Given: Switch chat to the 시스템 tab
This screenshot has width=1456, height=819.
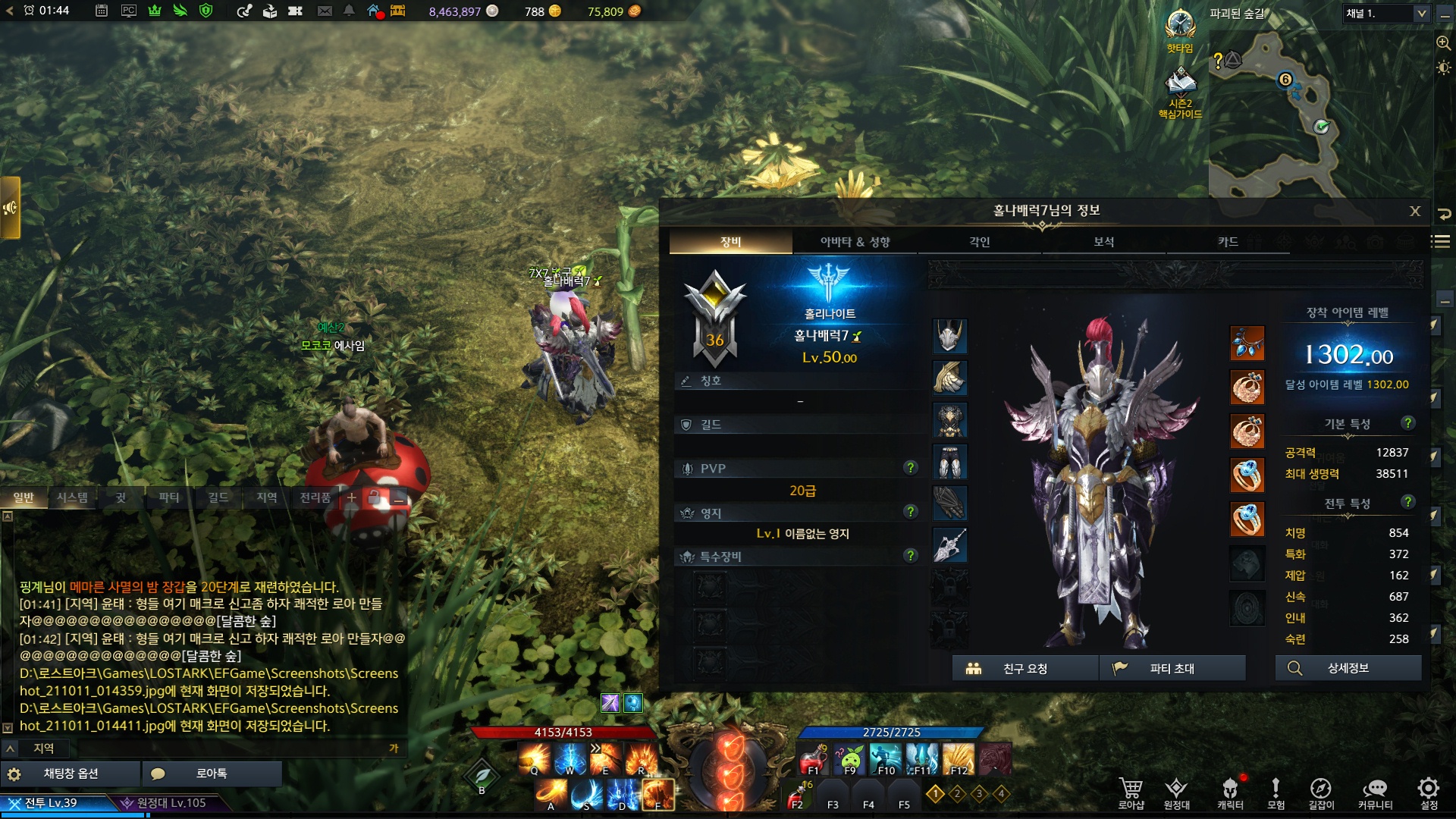Looking at the screenshot, I should click(x=72, y=497).
